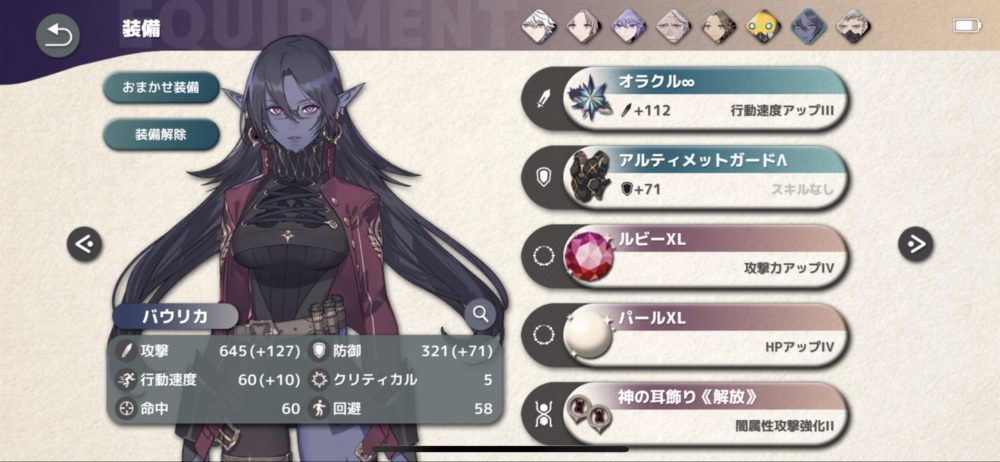Tap the おまかせ装備 auto-equip button
Viewport: 1000px width, 462px height.
pyautogui.click(x=161, y=87)
